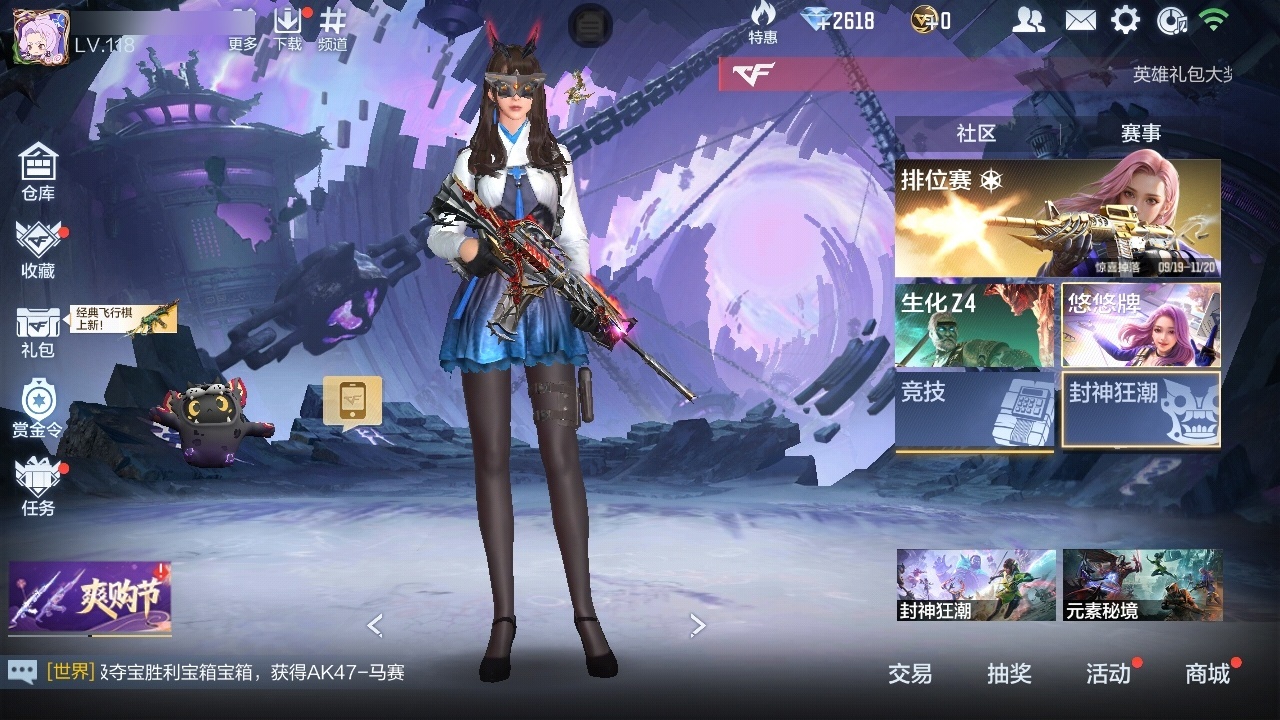Select the 排位赛 ranked match mode
Image resolution: width=1280 pixels, height=720 pixels.
point(1057,218)
